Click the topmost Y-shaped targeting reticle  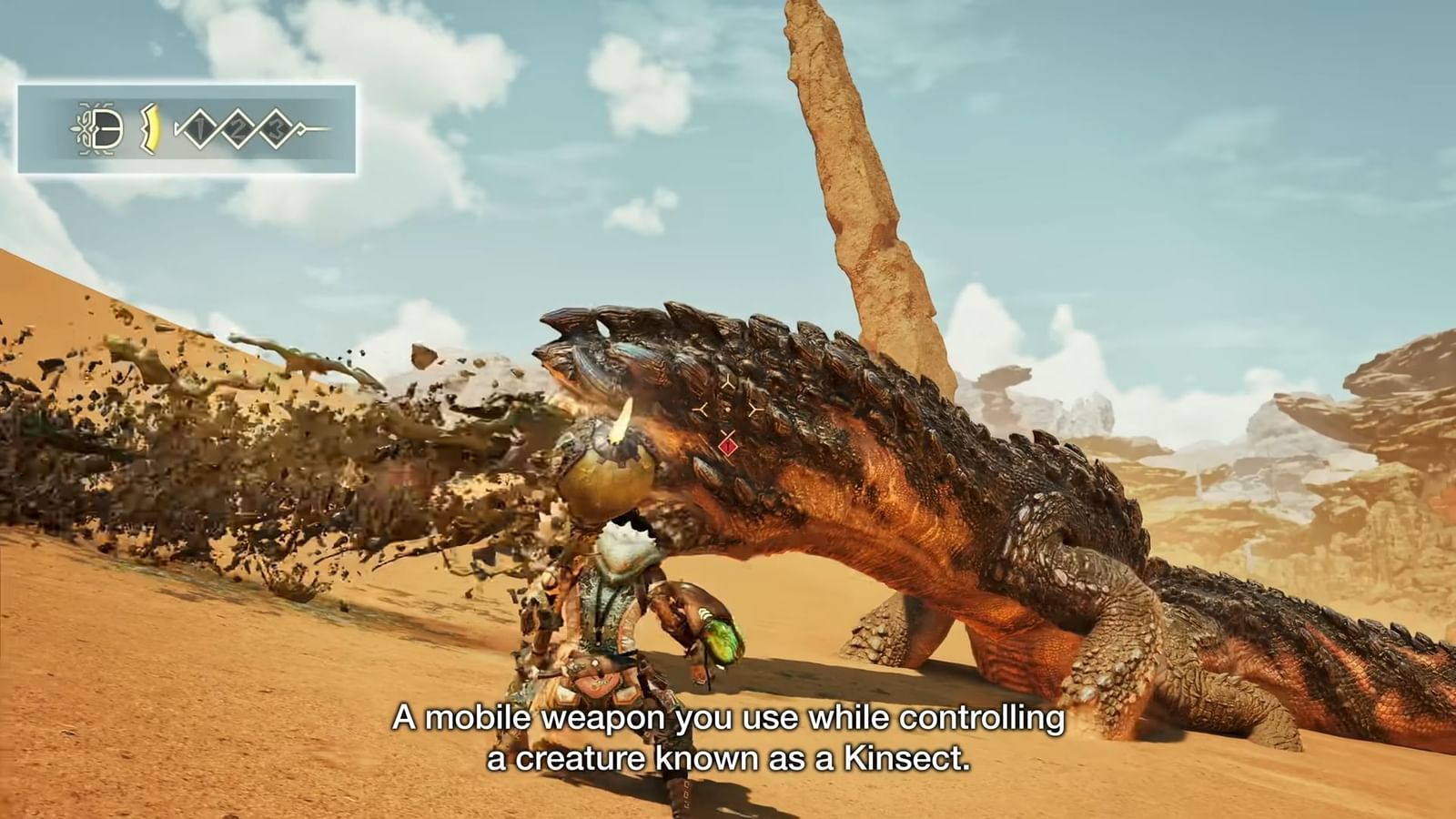point(729,382)
